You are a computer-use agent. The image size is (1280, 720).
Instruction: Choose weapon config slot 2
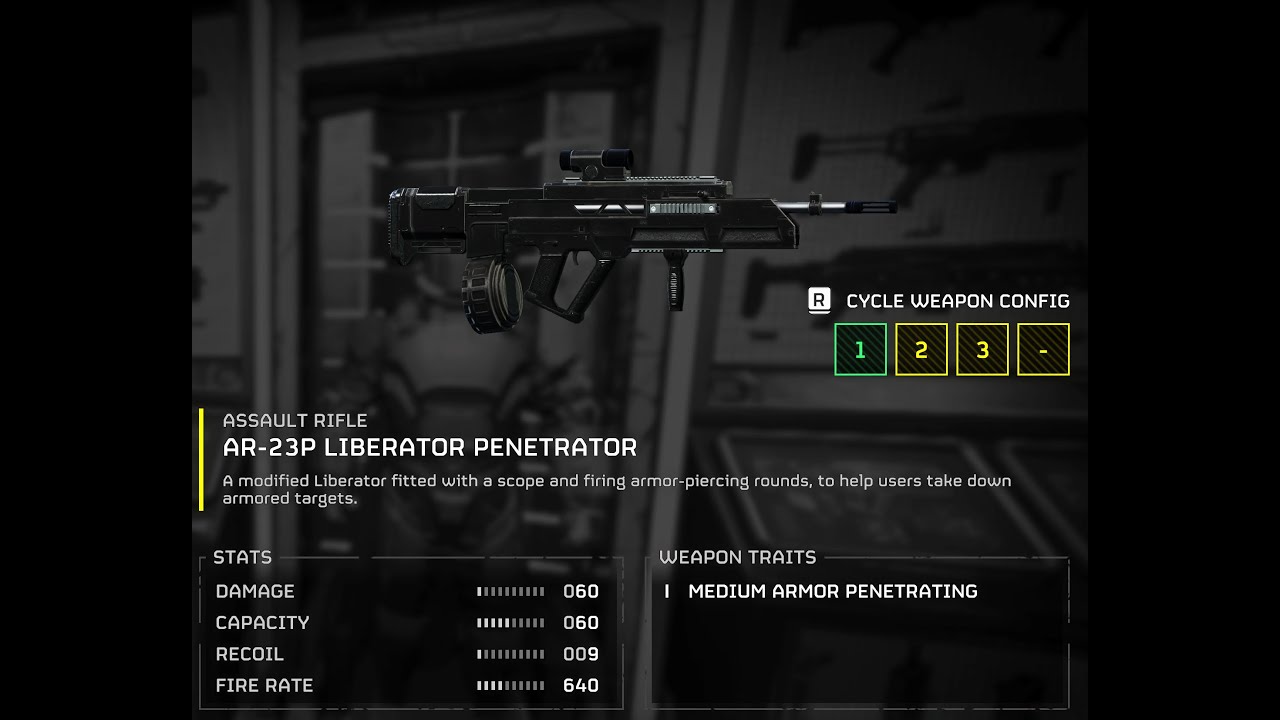click(921, 350)
